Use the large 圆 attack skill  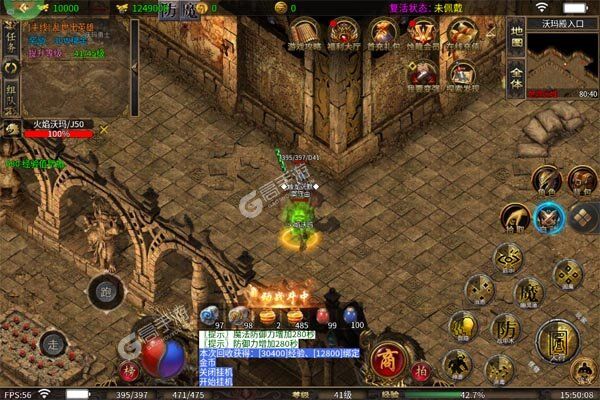556,343
